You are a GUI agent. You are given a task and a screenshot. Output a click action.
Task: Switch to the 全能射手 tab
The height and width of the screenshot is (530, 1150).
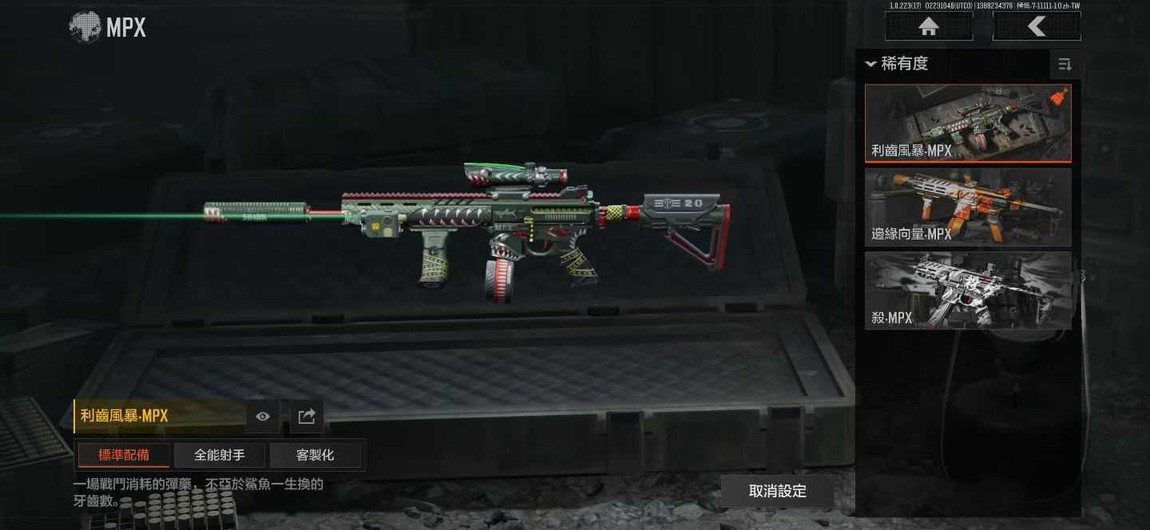[219, 455]
